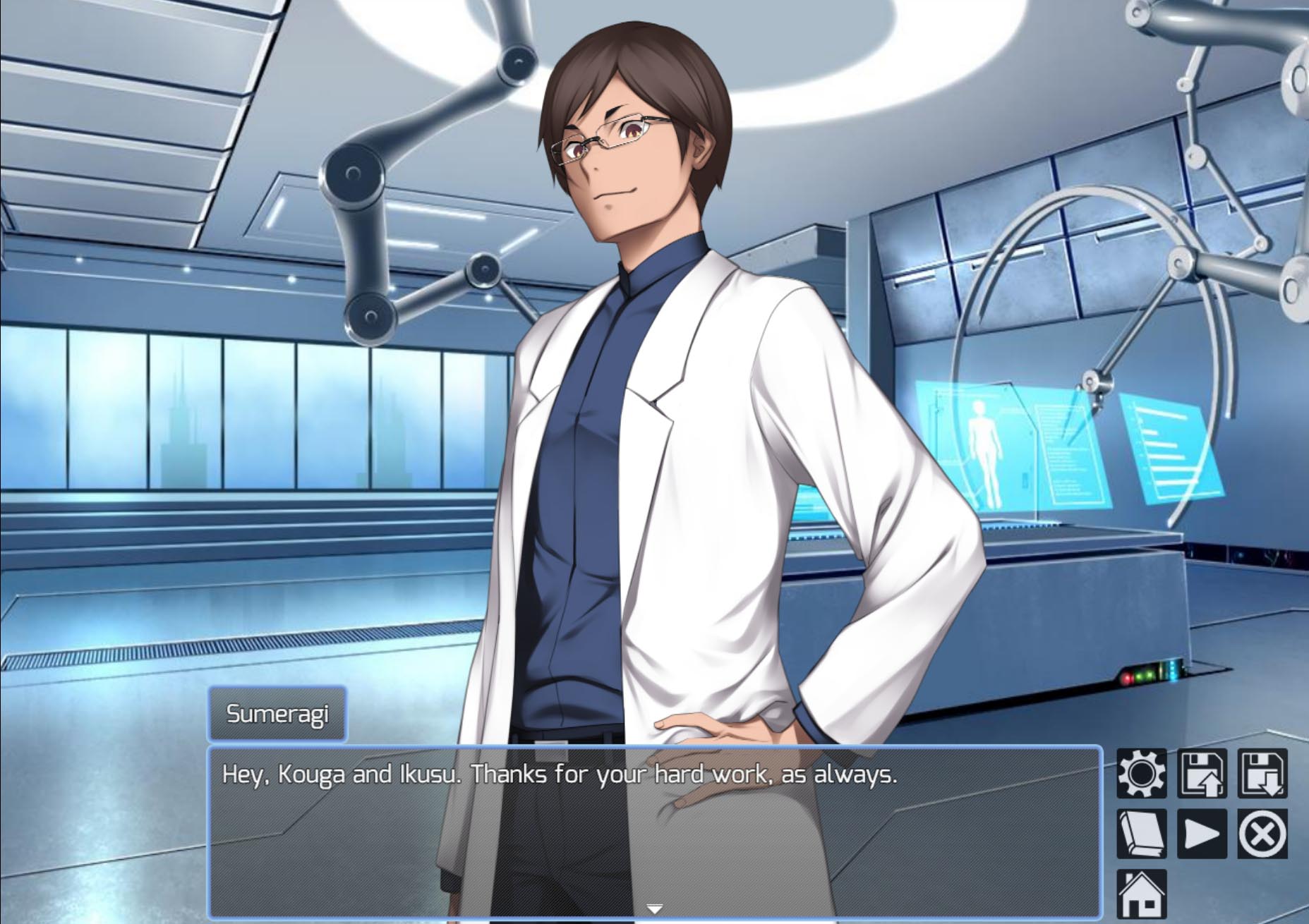
Task: Advance dialogue with the small down arrow
Action: click(x=655, y=908)
